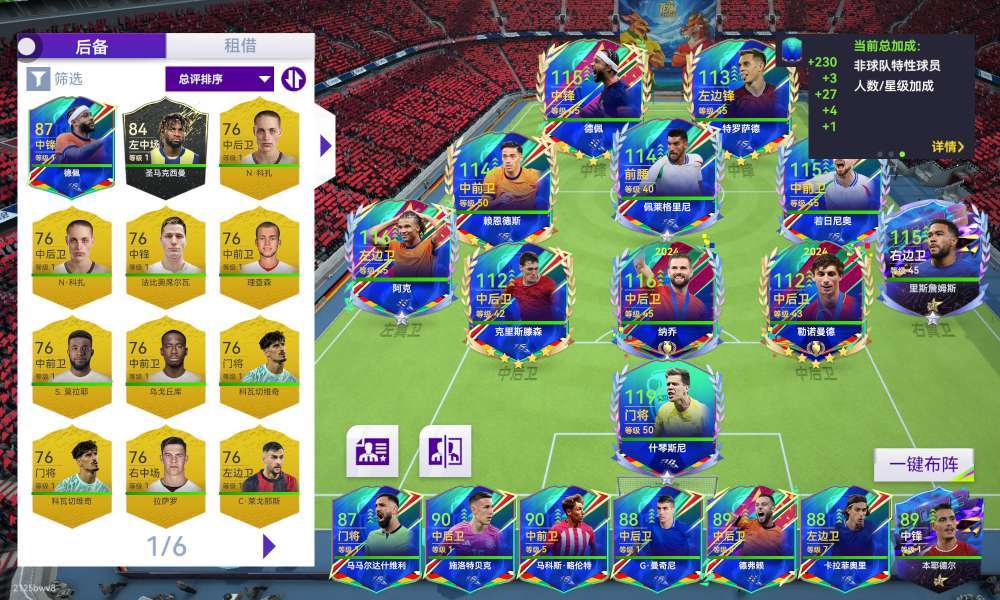Viewport: 1000px width, 600px height.
Task: Toggle the sort order arrows button
Action: [293, 79]
